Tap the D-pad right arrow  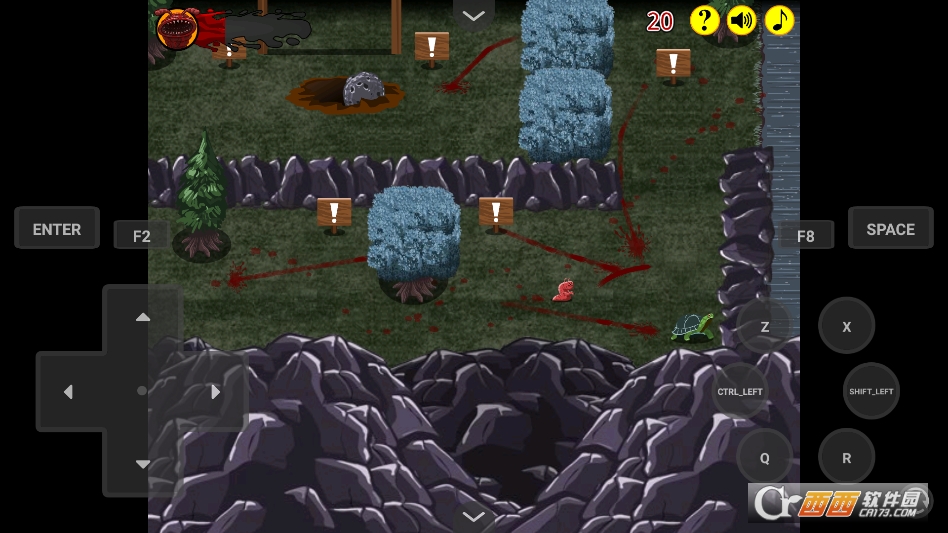pyautogui.click(x=215, y=392)
